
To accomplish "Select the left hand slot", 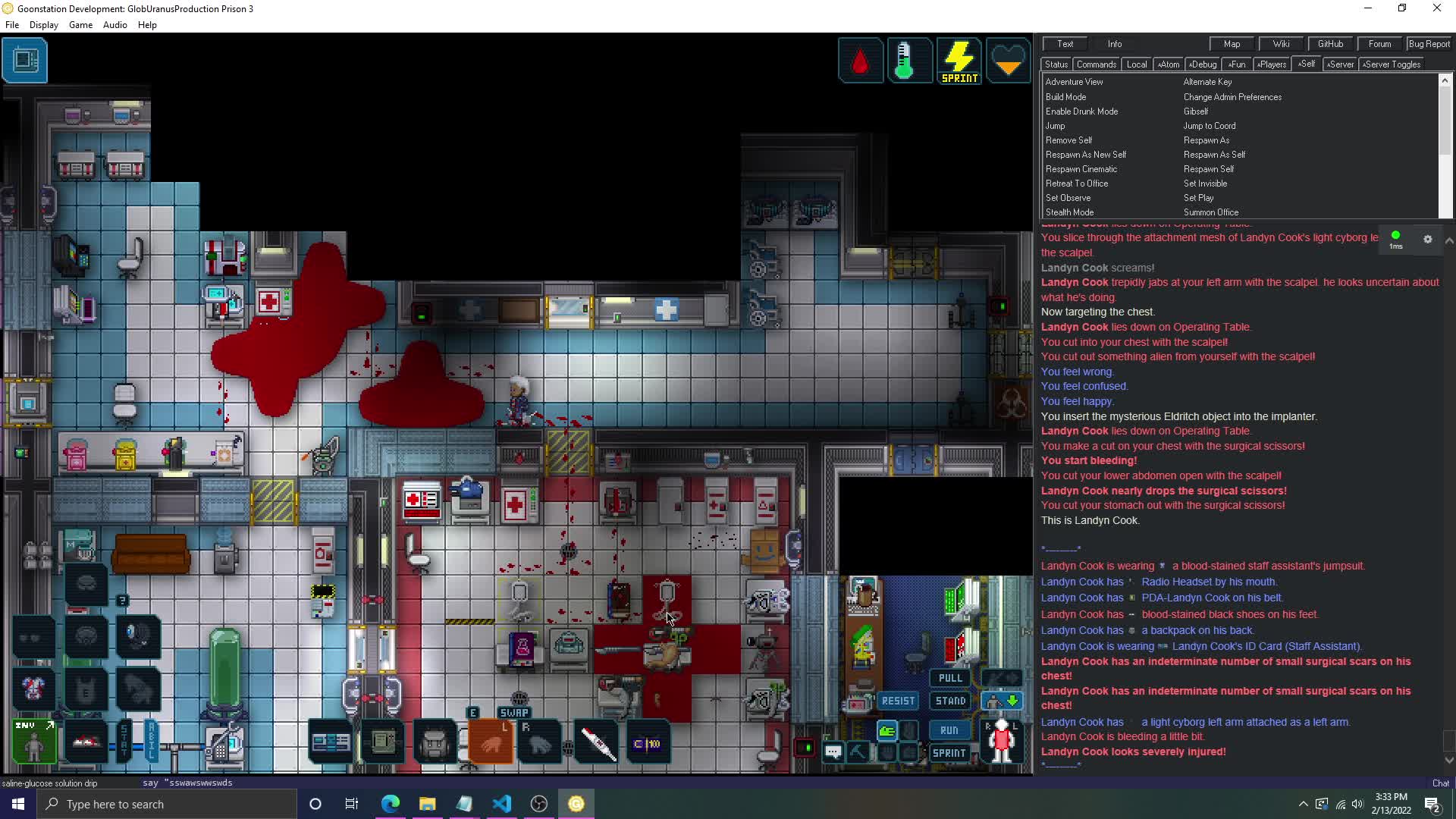I will coord(491,743).
